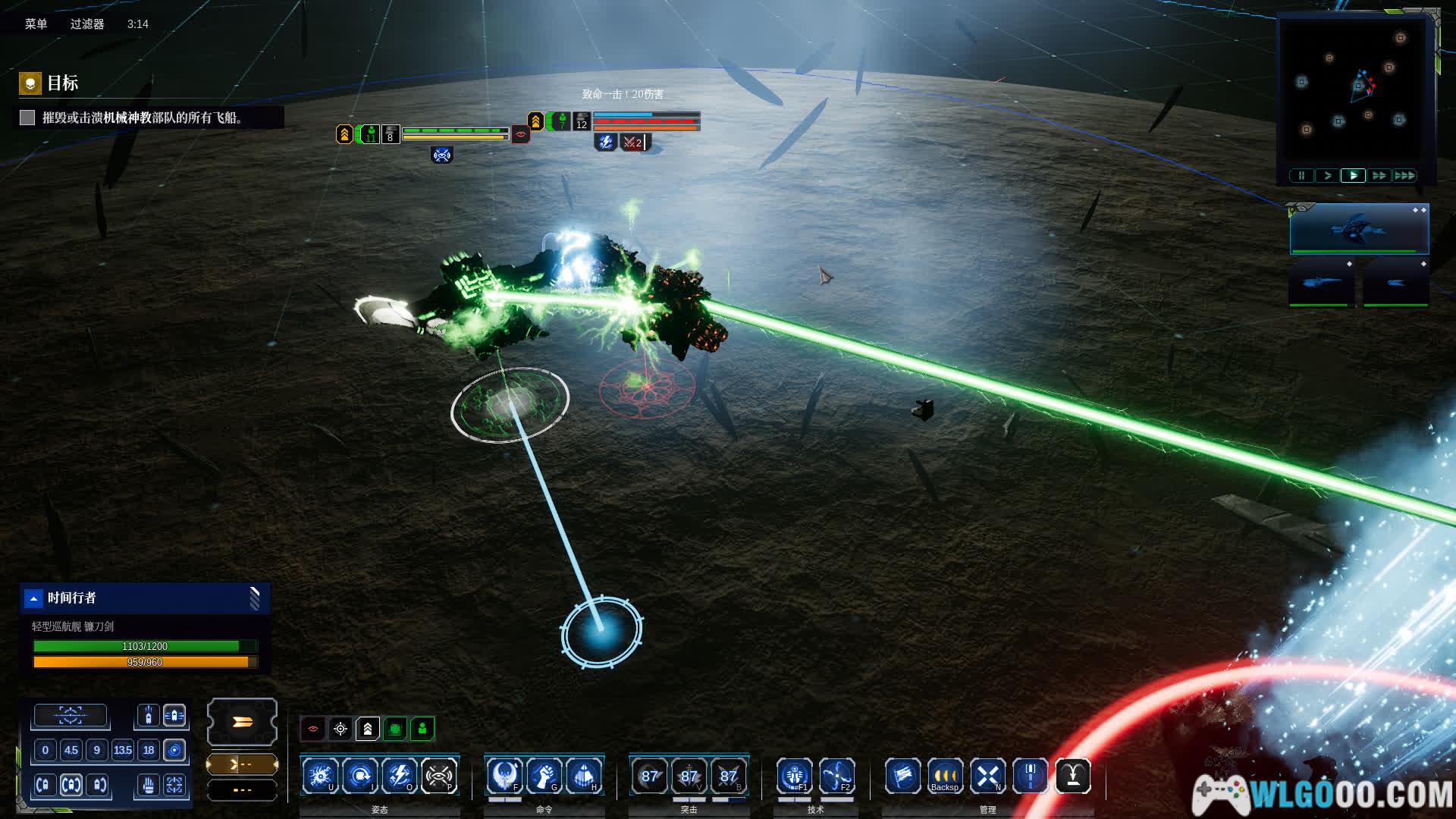Click the tactical minimap
The image size is (1456, 819).
(1356, 87)
